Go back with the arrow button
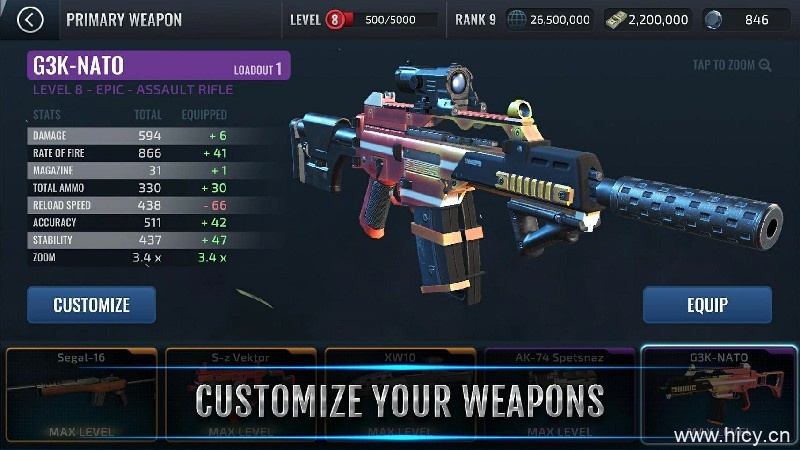Image resolution: width=800 pixels, height=450 pixels. pos(32,19)
